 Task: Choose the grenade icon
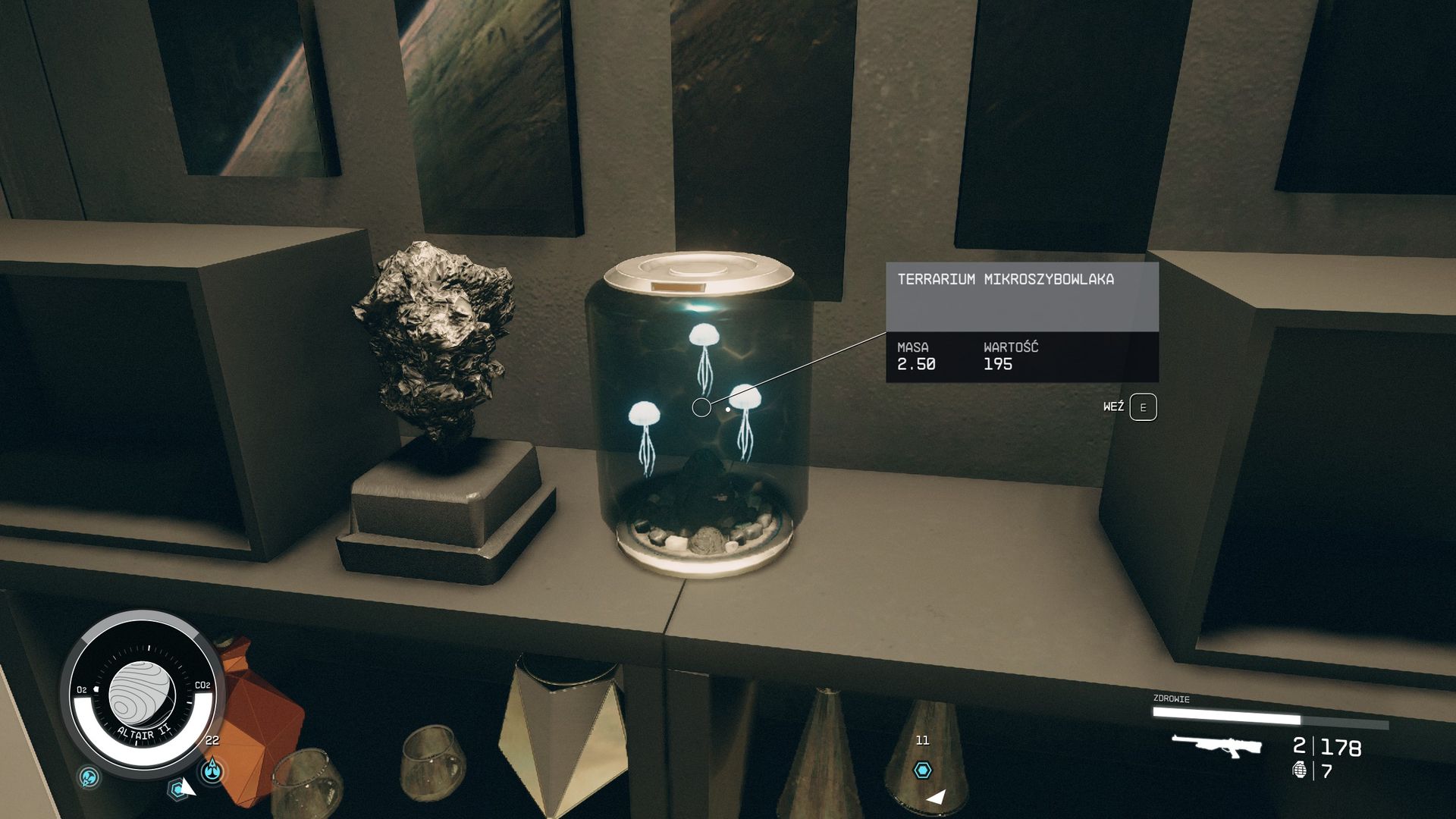tap(1300, 770)
